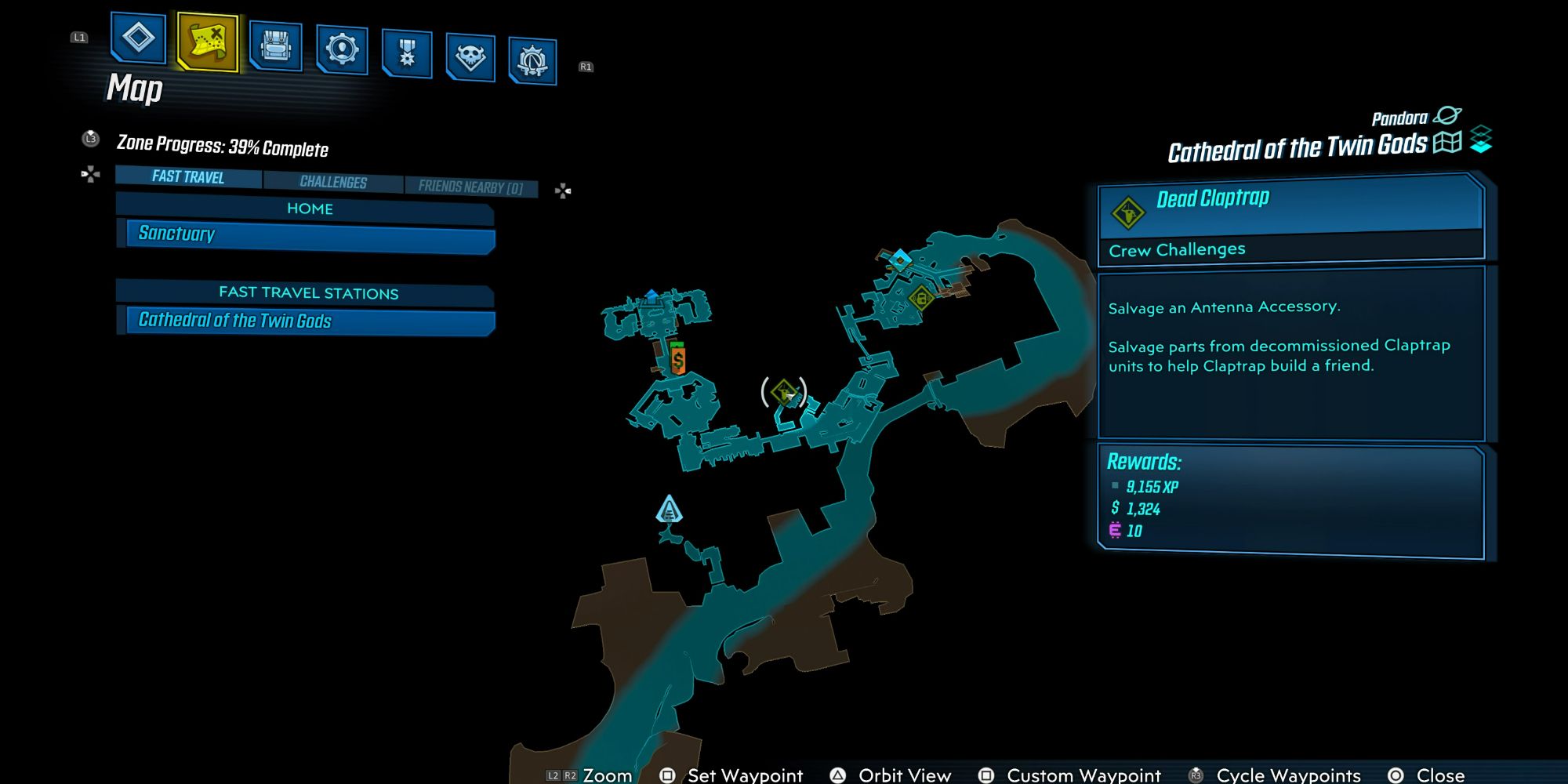Screen dimensions: 1568x784
Task: Switch to the backpack inventory tab
Action: 275,45
